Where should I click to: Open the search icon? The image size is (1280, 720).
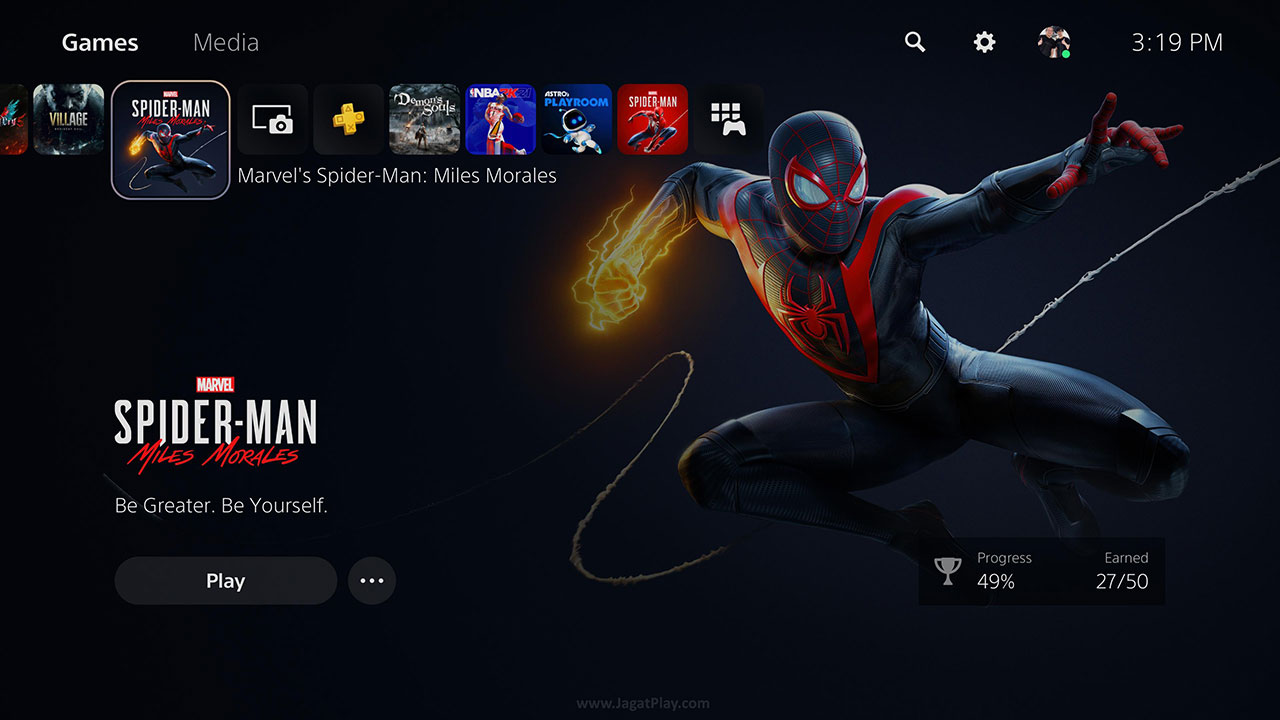(x=914, y=42)
